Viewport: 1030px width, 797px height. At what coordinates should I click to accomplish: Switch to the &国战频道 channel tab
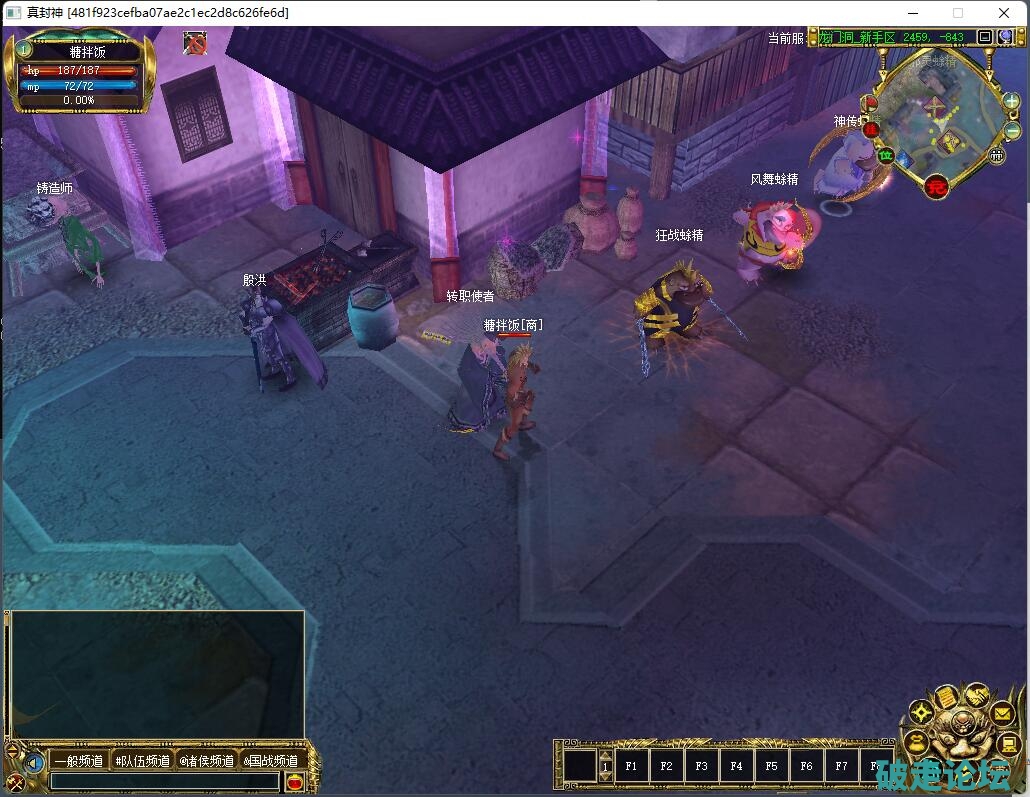point(270,761)
